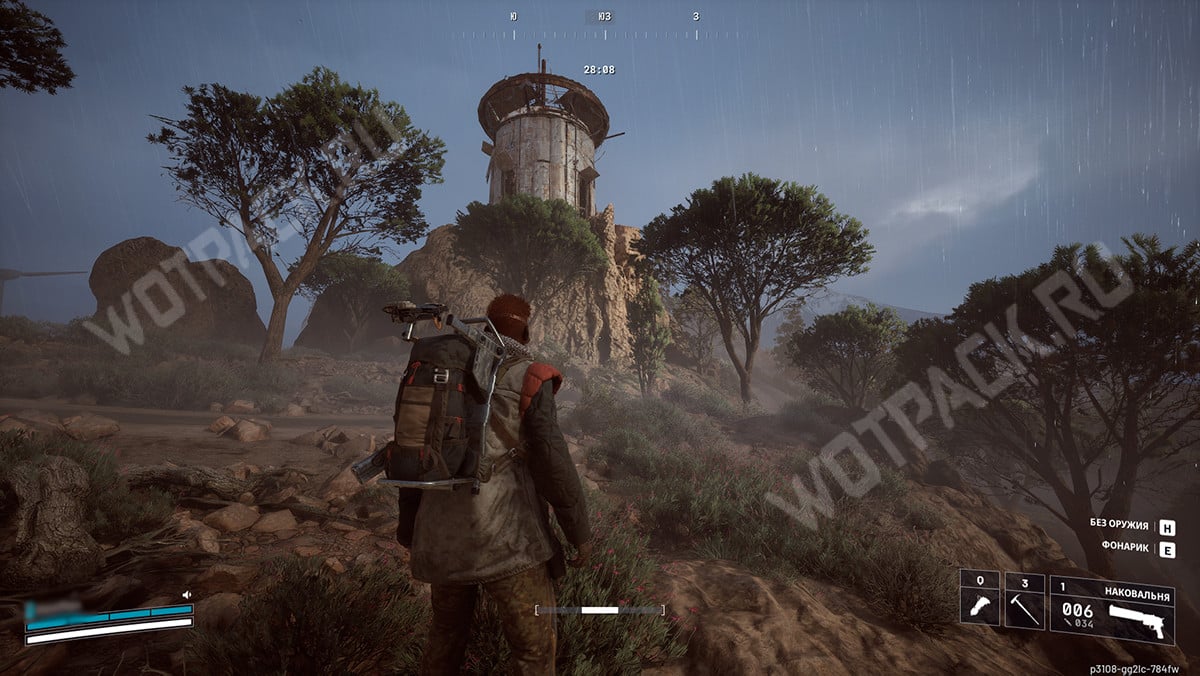This screenshot has width=1200, height=676.
Task: Select the Наковальня revolver weapon slot
Action: coord(1111,608)
